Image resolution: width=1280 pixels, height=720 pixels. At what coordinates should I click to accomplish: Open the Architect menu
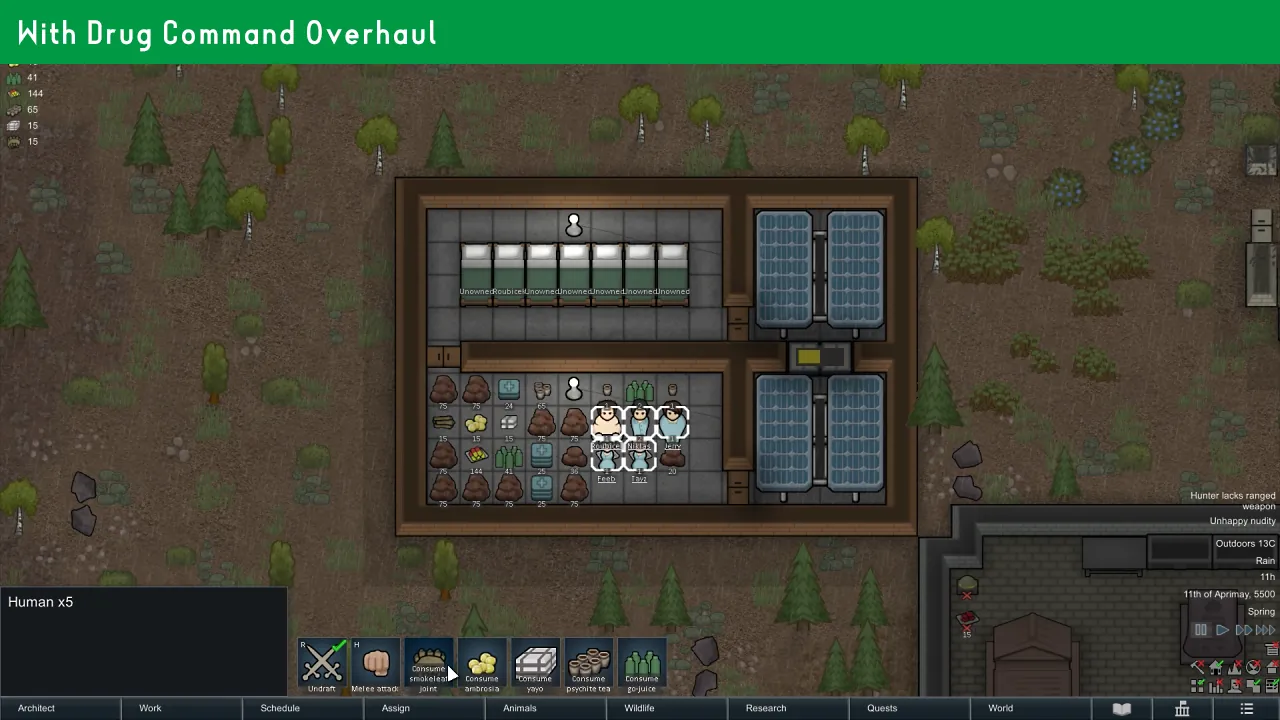[x=37, y=708]
